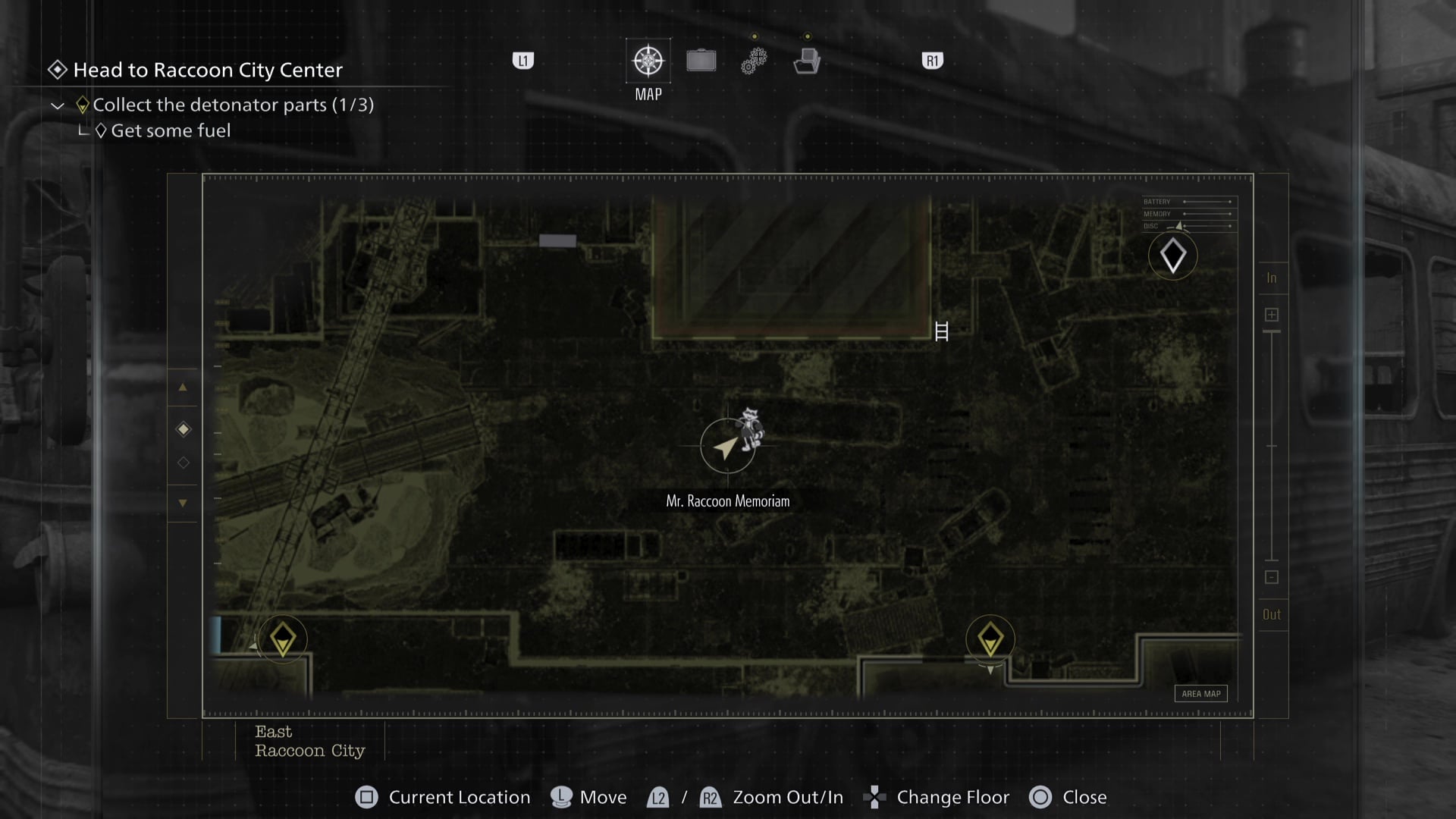Select the filled diamond floor indicator
Image resolution: width=1456 pixels, height=819 pixels.
pos(183,429)
